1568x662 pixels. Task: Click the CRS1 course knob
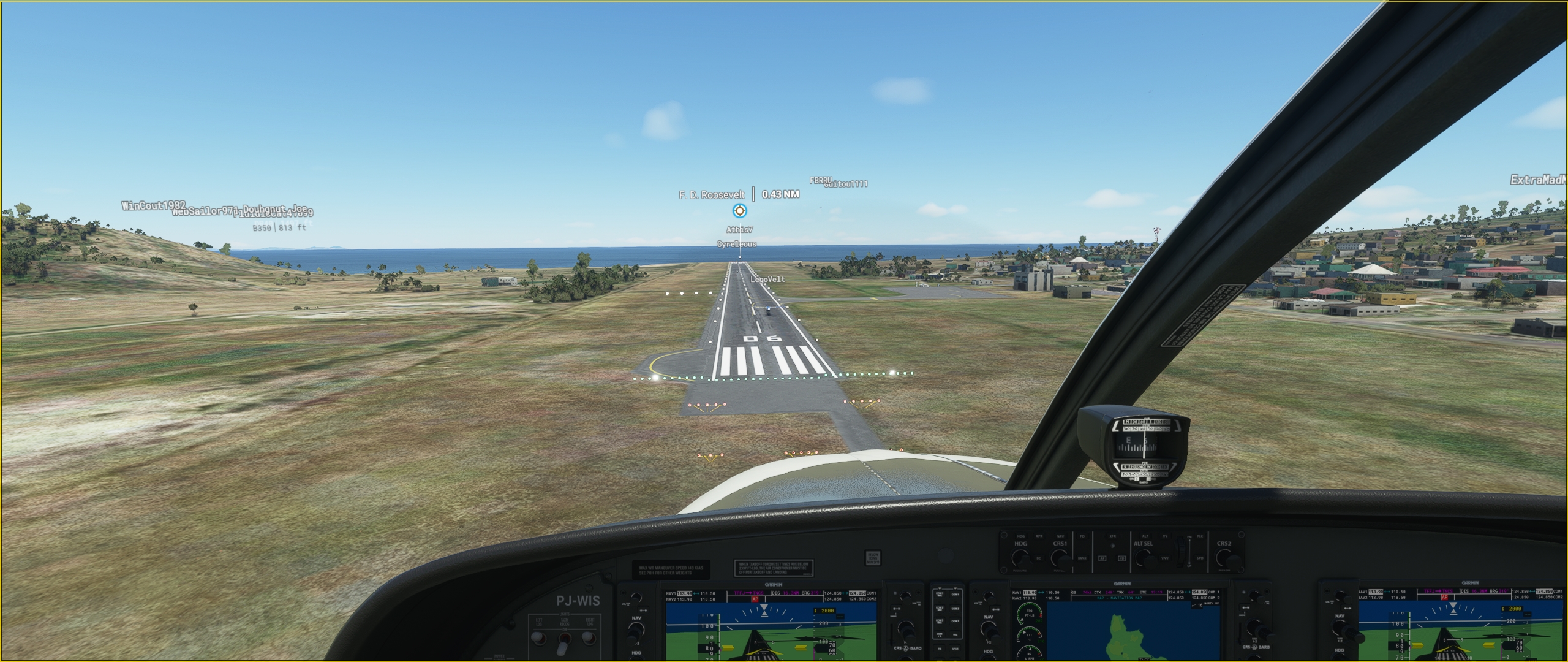click(1060, 558)
